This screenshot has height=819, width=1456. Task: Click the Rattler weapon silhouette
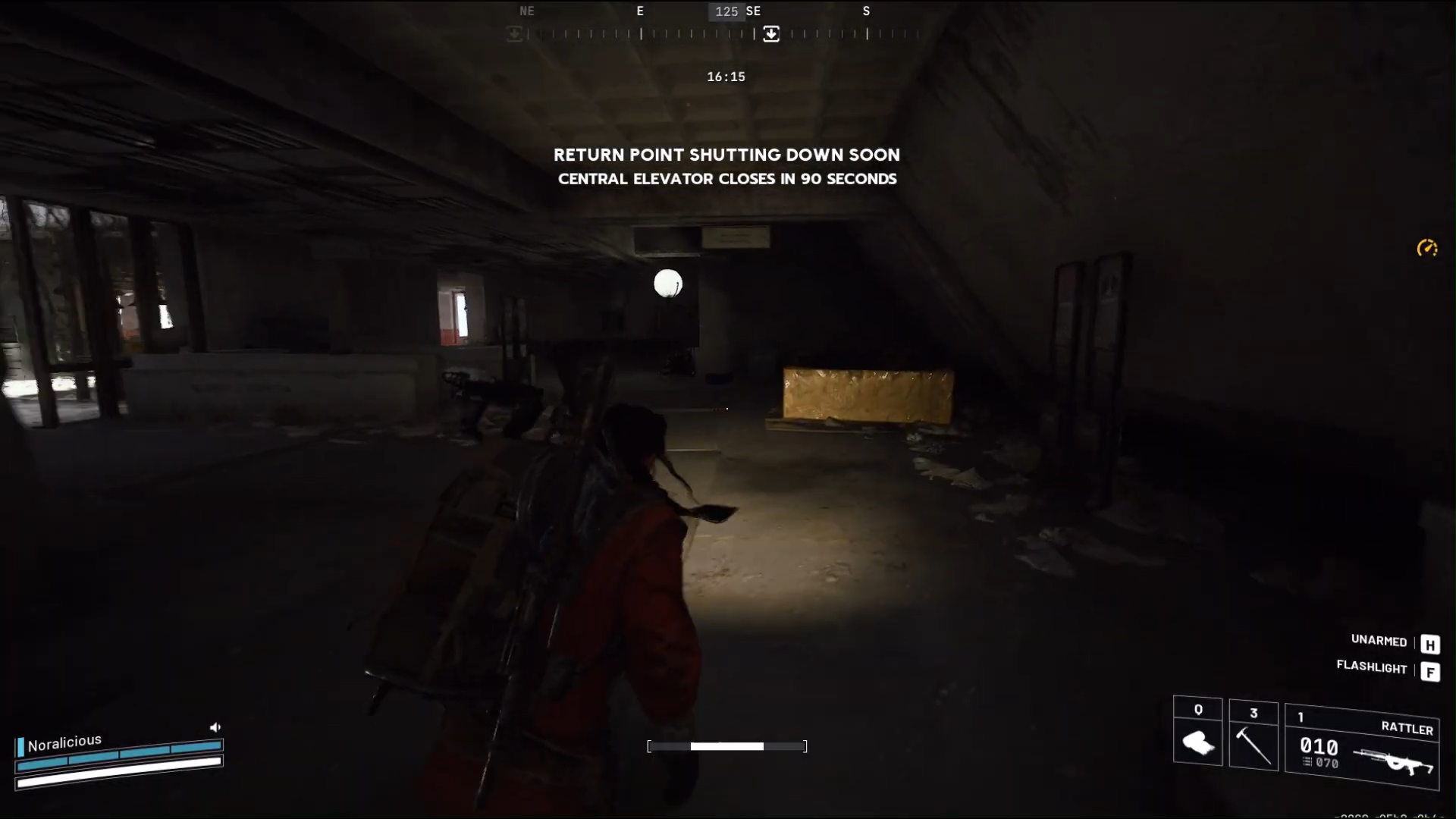click(x=1399, y=761)
